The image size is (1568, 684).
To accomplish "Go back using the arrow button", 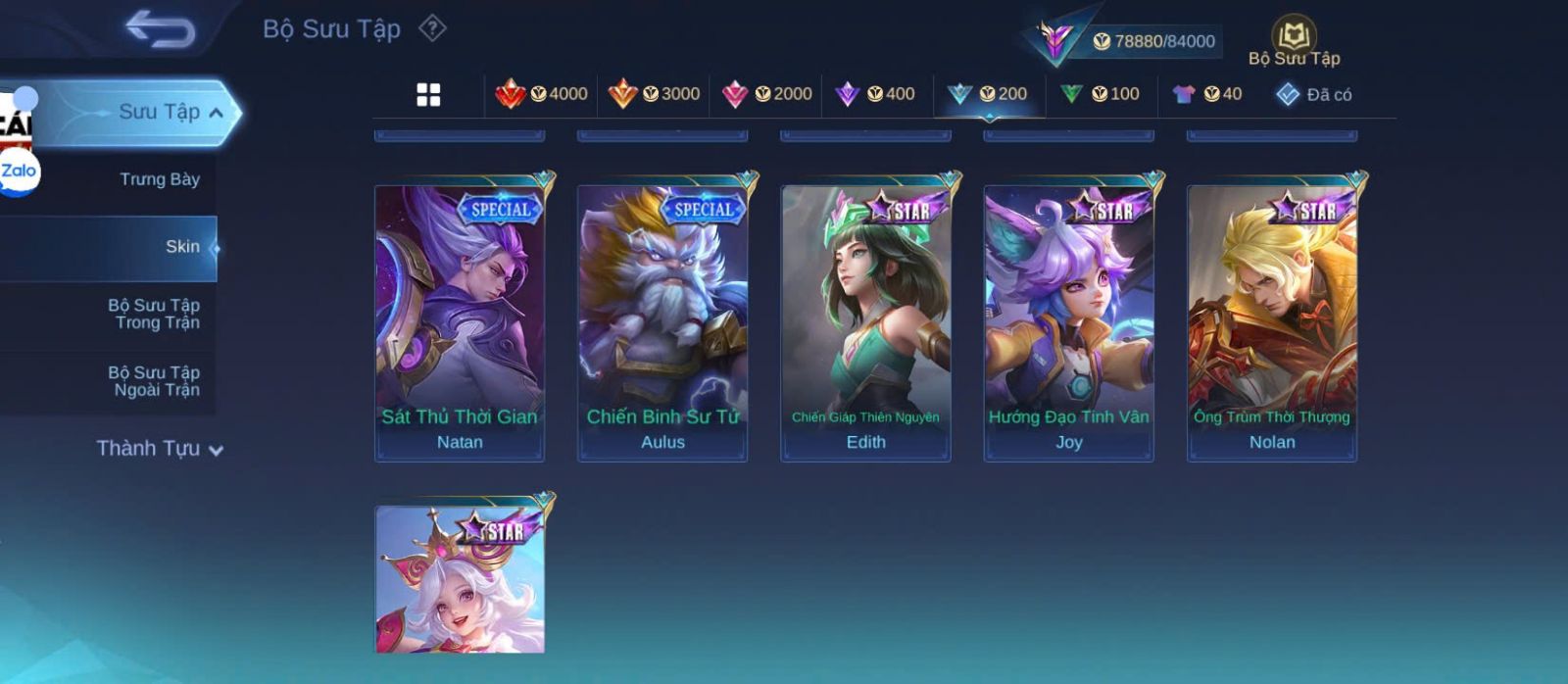I will [x=161, y=29].
